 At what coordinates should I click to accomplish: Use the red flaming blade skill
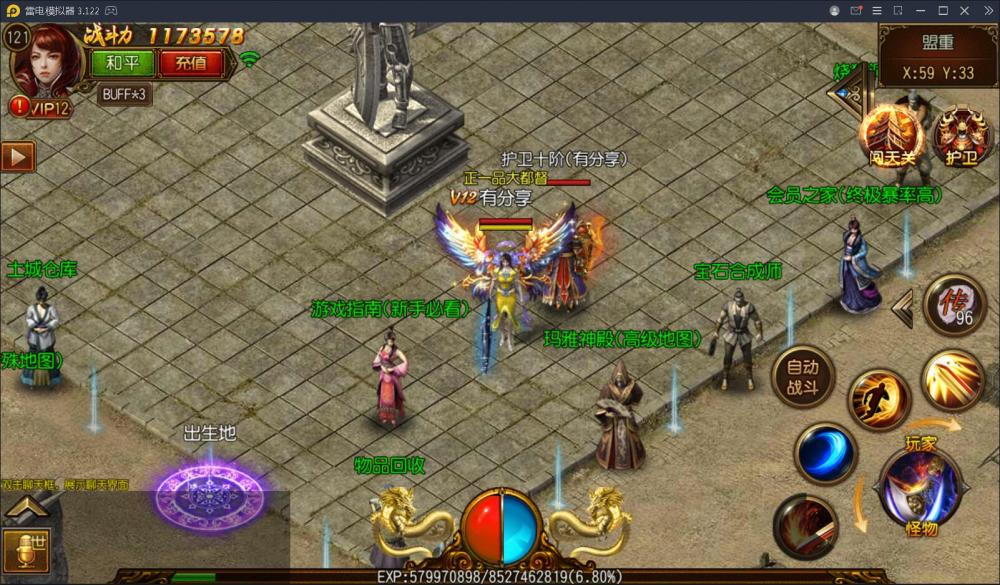click(x=805, y=524)
